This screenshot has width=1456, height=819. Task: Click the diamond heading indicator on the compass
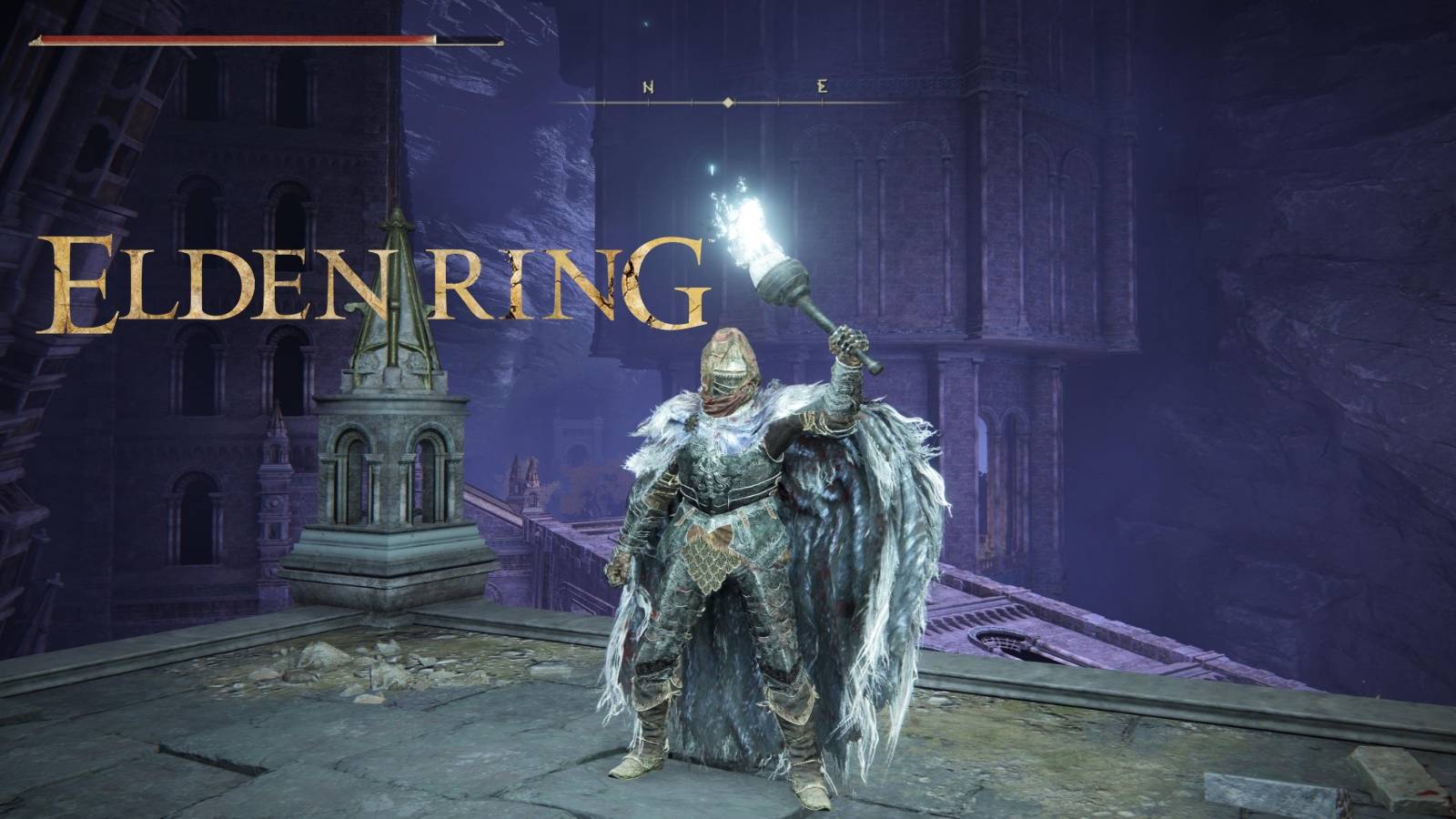point(728,102)
